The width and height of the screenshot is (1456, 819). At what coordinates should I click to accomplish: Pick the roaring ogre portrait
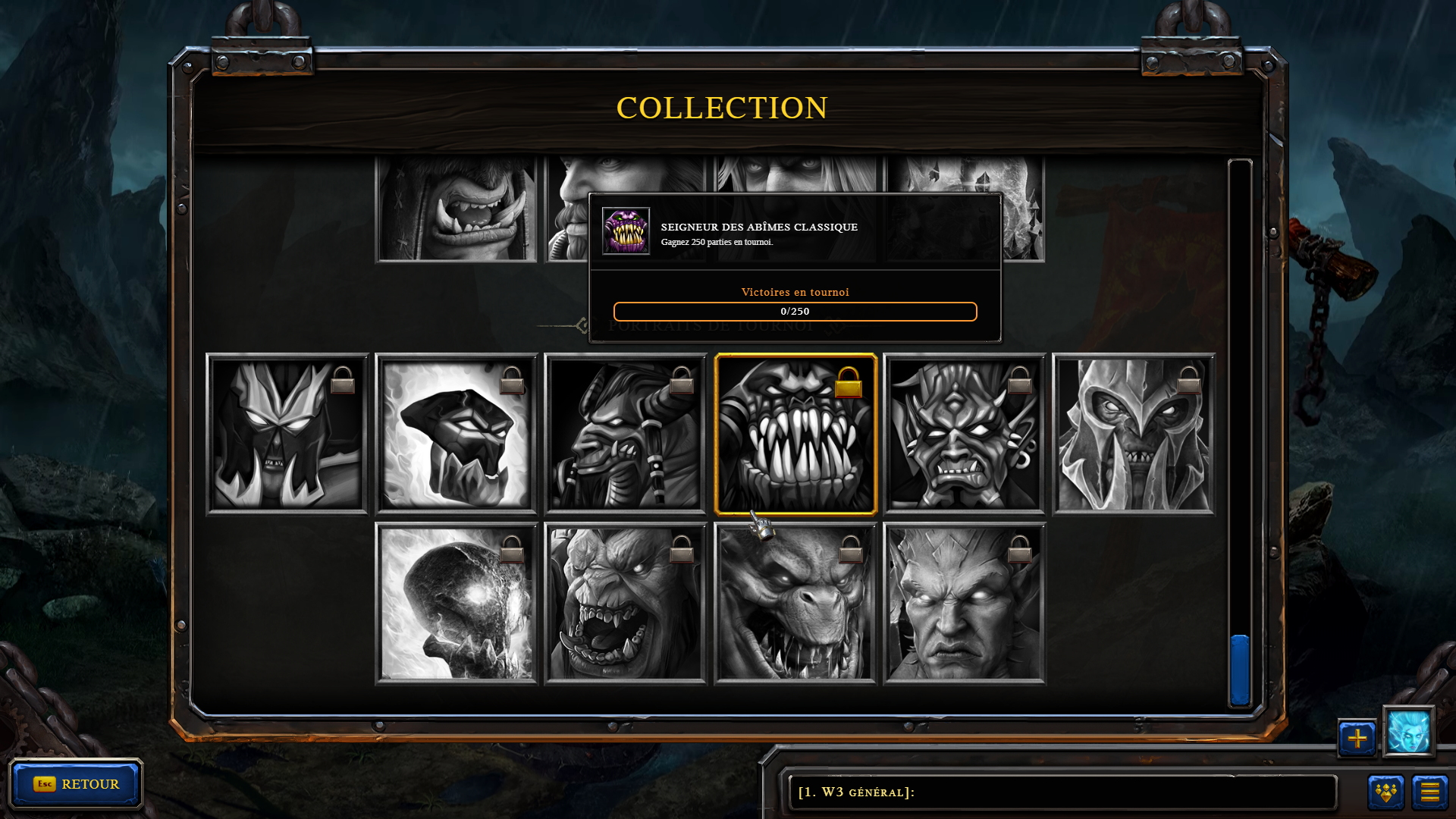click(x=626, y=604)
